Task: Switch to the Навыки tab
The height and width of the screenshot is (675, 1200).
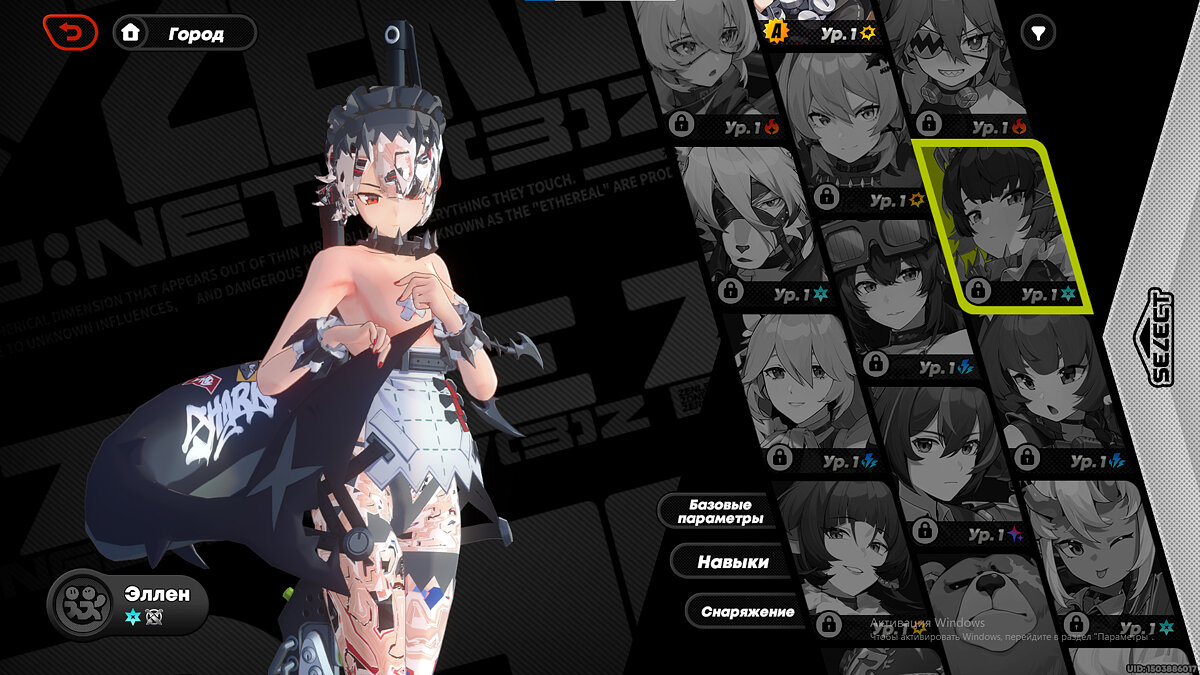Action: pyautogui.click(x=733, y=562)
